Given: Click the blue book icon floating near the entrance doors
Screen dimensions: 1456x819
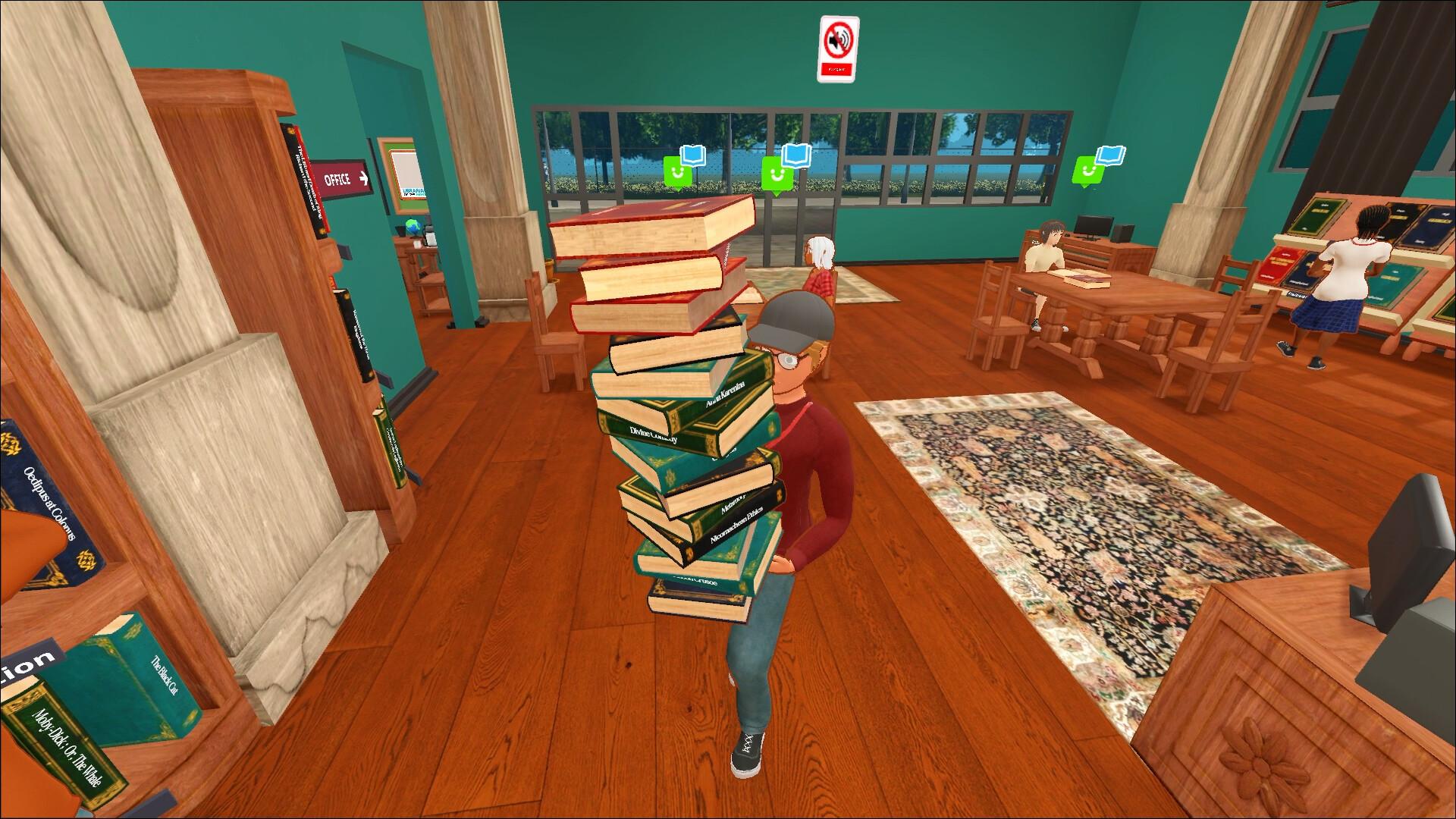Looking at the screenshot, I should pos(693,157).
